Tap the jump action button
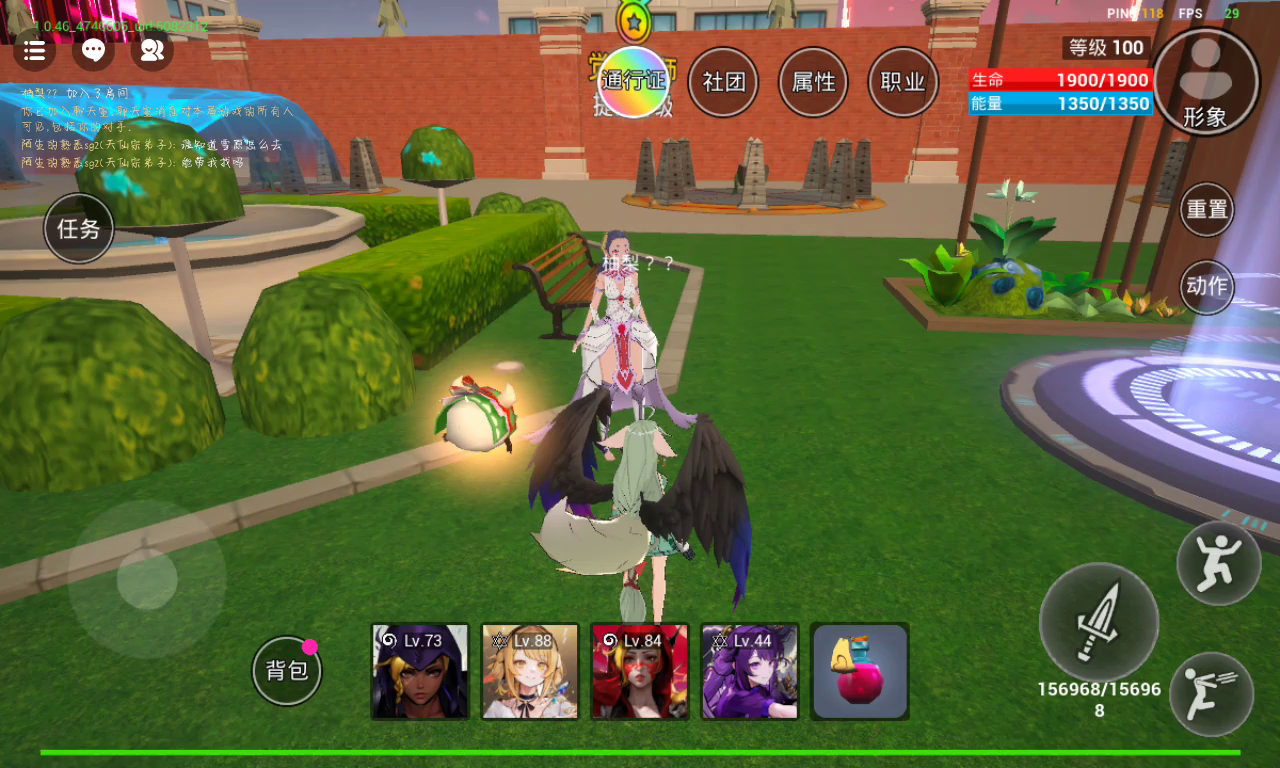Screen dimensions: 1280x768 (1218, 563)
